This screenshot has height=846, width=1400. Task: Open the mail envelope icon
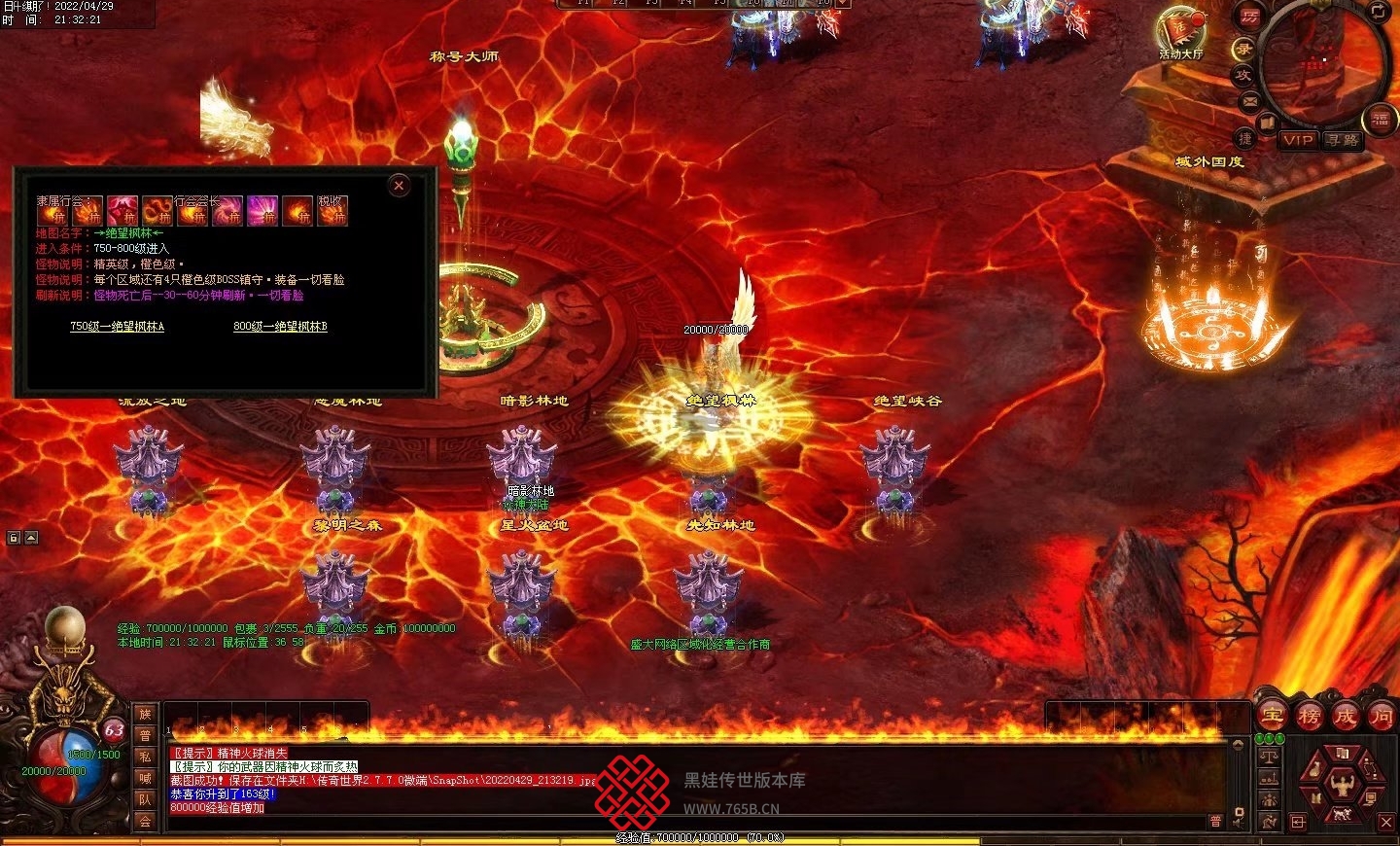[x=1250, y=101]
